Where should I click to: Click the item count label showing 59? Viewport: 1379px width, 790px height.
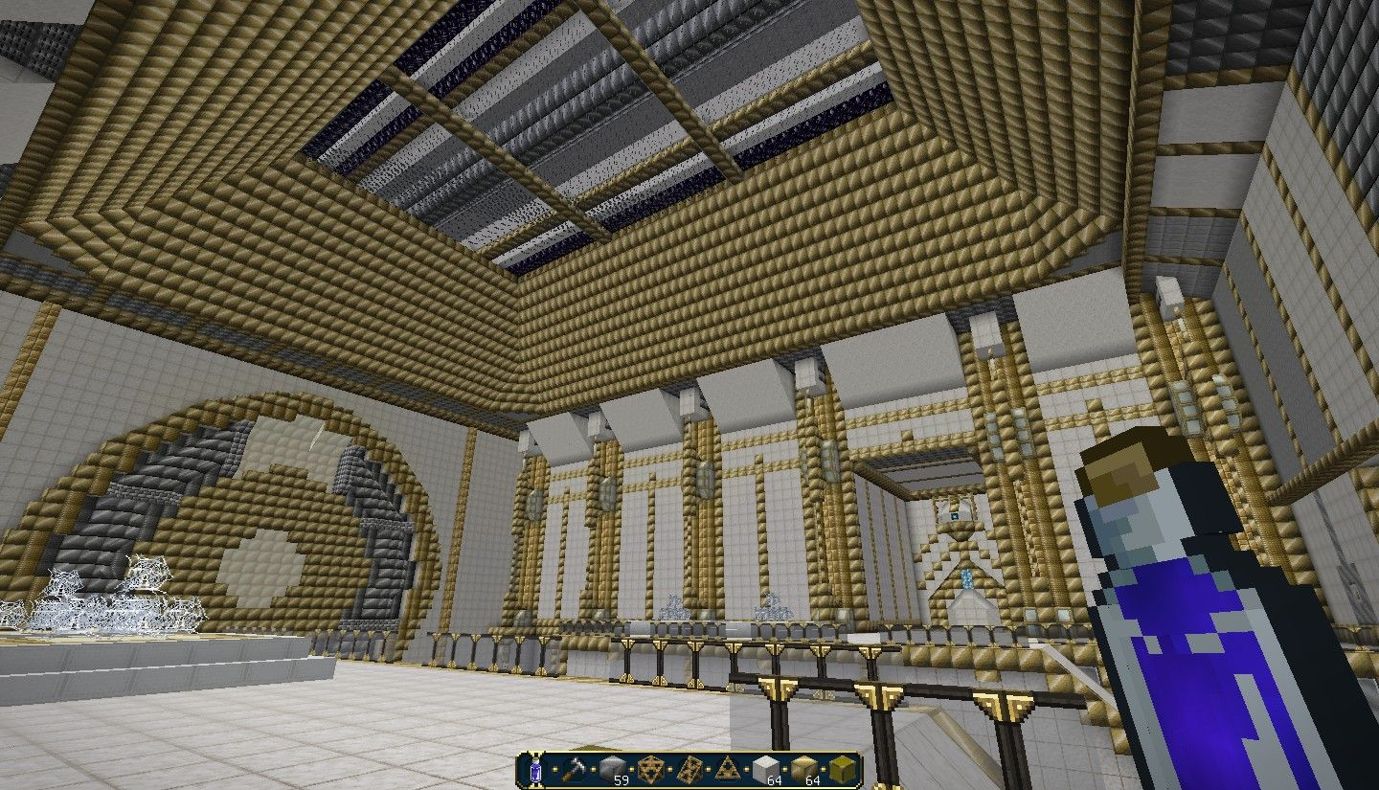(620, 780)
